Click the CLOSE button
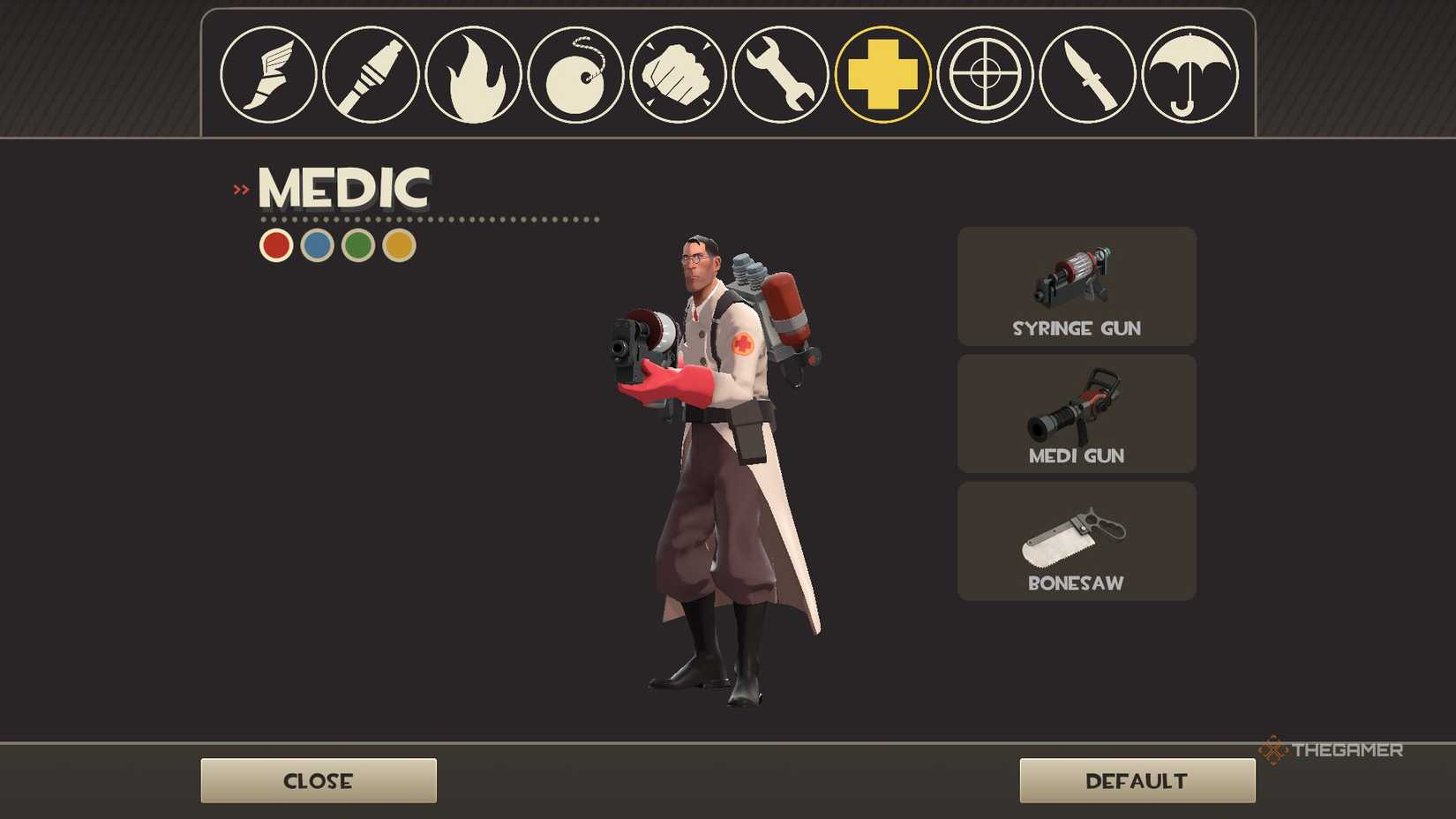The width and height of the screenshot is (1456, 819). click(x=318, y=780)
